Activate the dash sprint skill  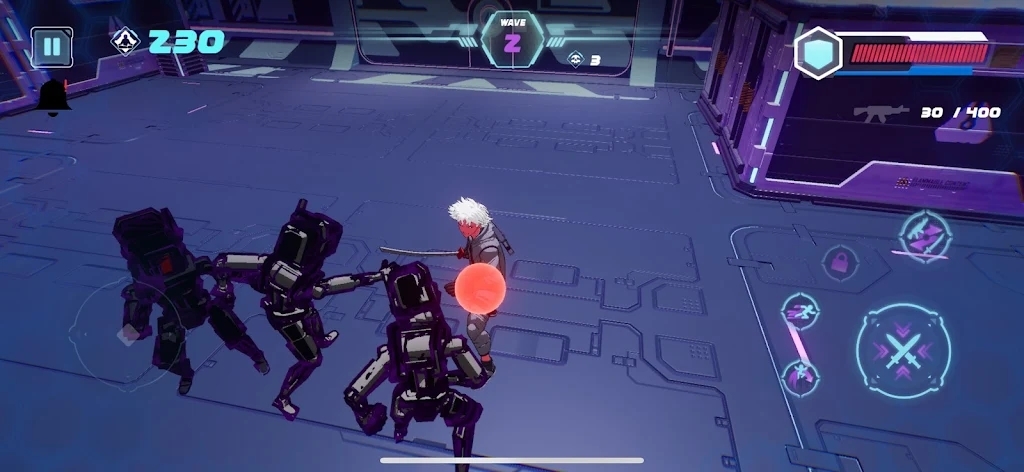click(x=800, y=312)
